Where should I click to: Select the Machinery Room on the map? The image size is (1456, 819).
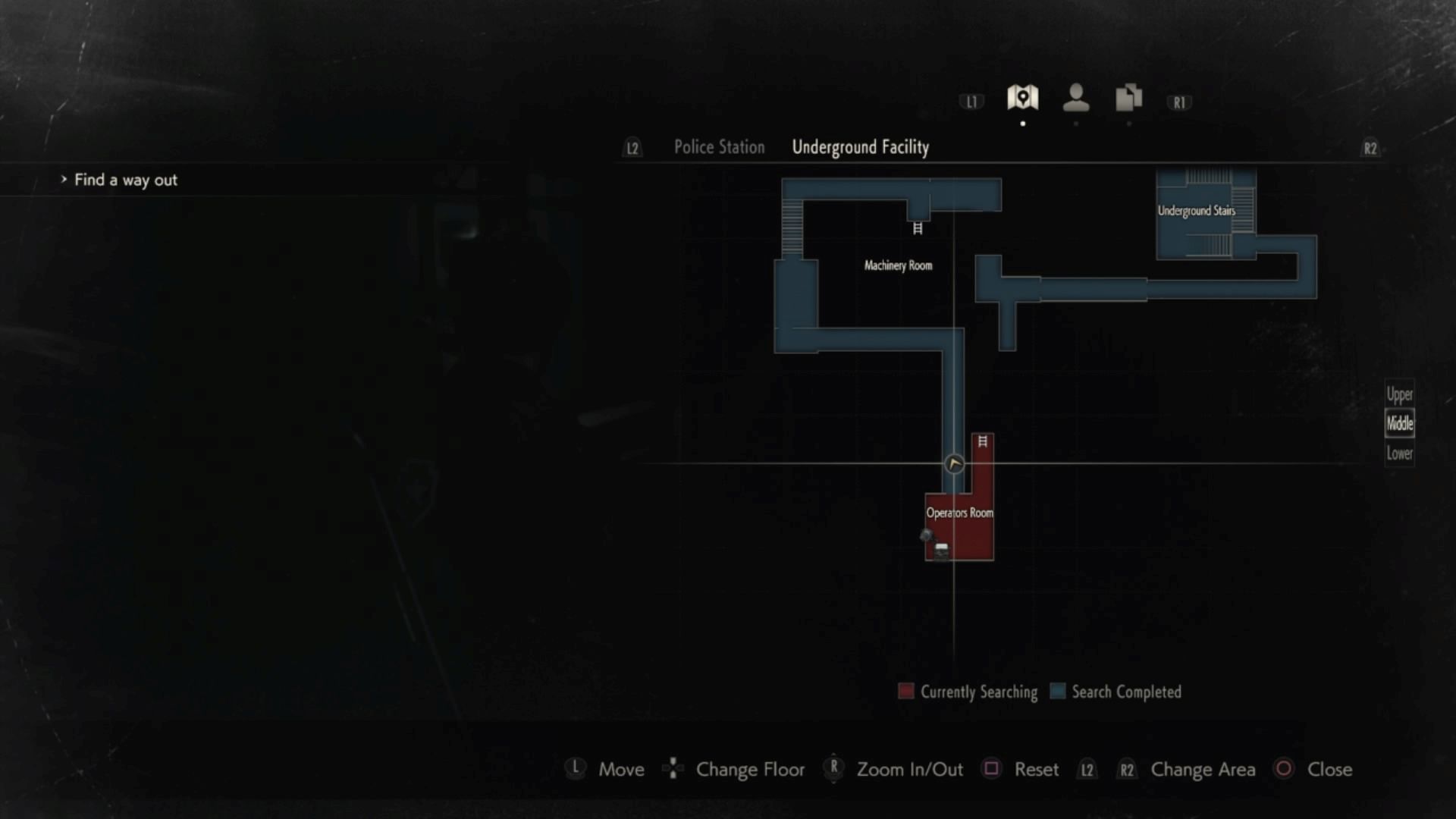pyautogui.click(x=898, y=265)
